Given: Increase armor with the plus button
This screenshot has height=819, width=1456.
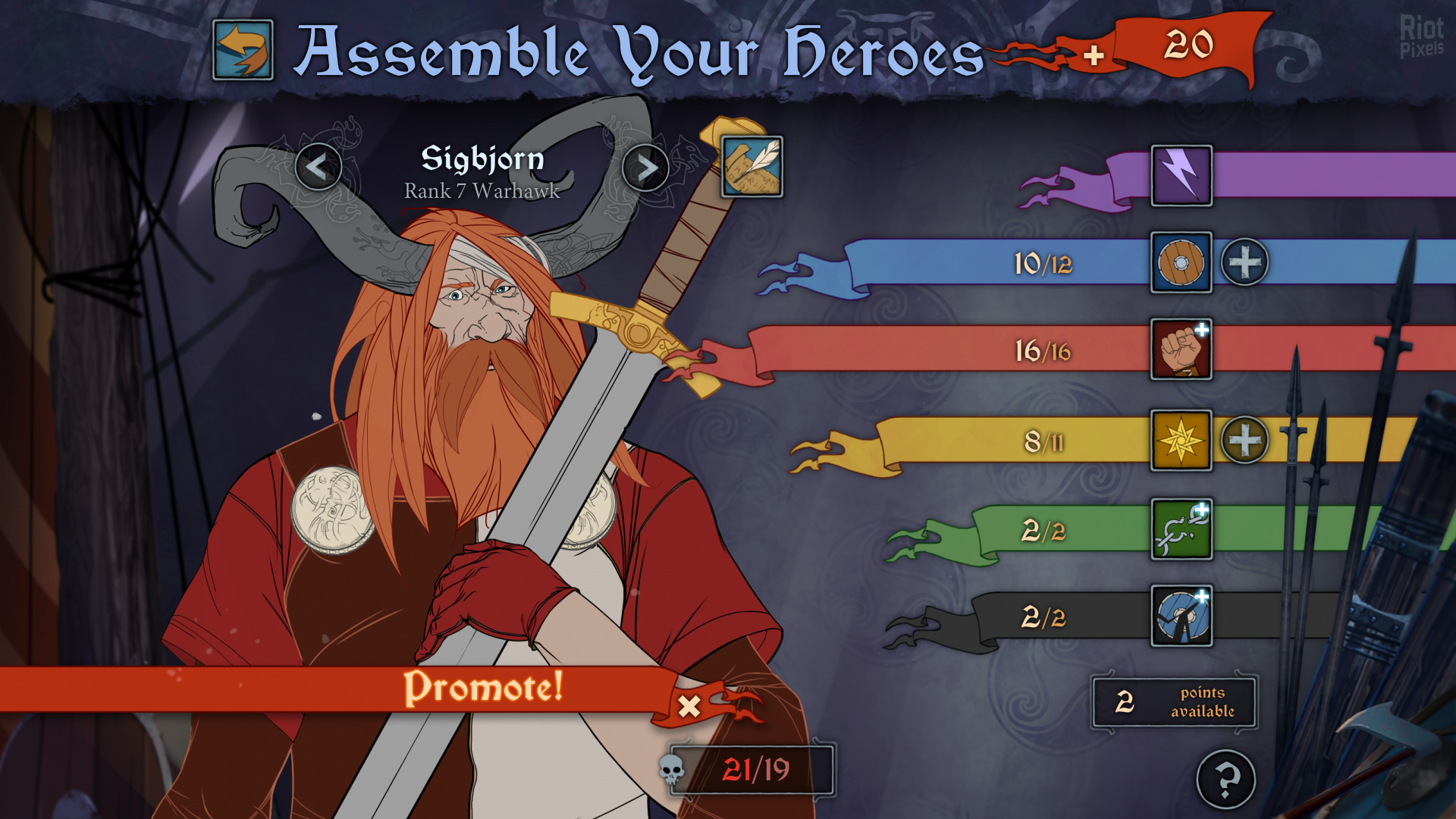Looking at the screenshot, I should point(1244,263).
